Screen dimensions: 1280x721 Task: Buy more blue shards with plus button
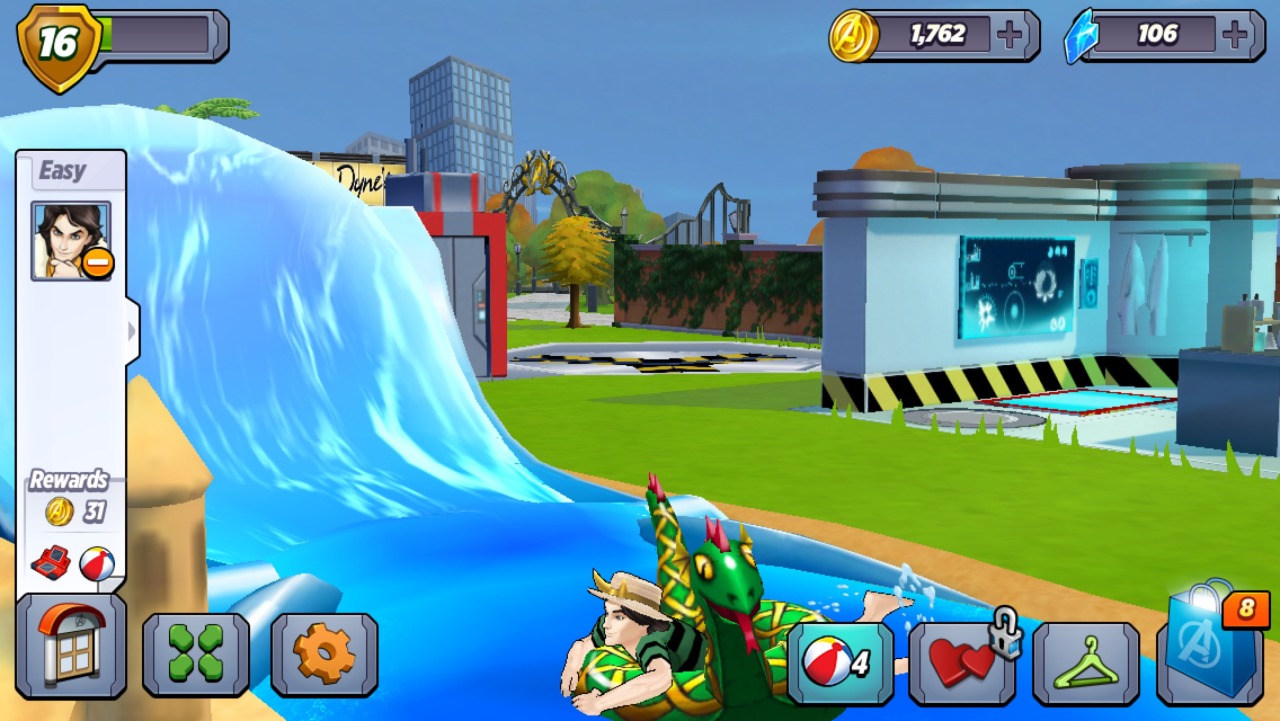point(1237,36)
